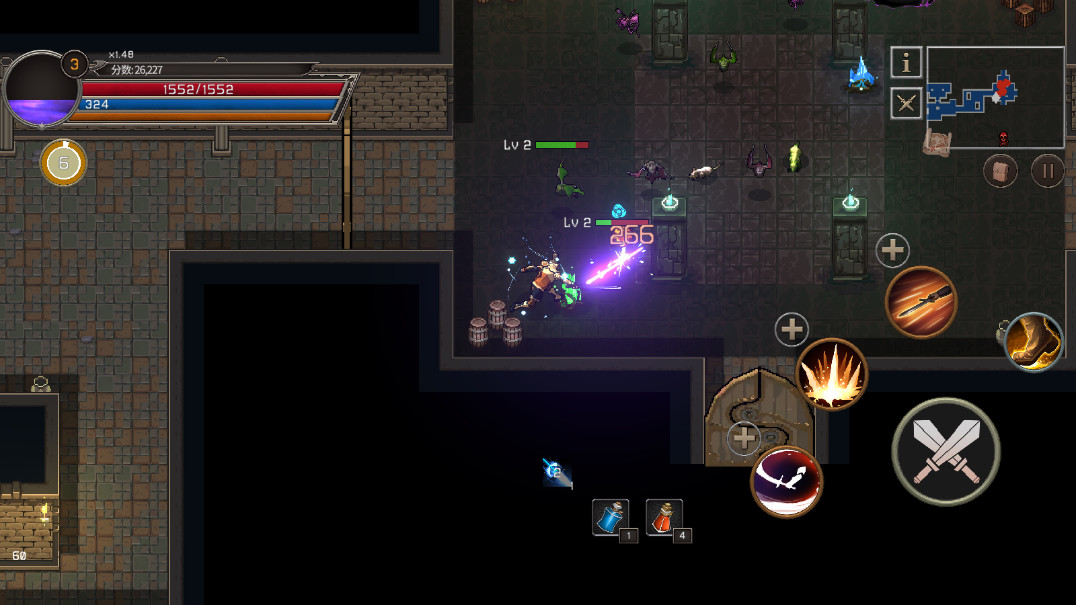Drink the blue mana potion
The width and height of the screenshot is (1076, 605).
(x=610, y=517)
